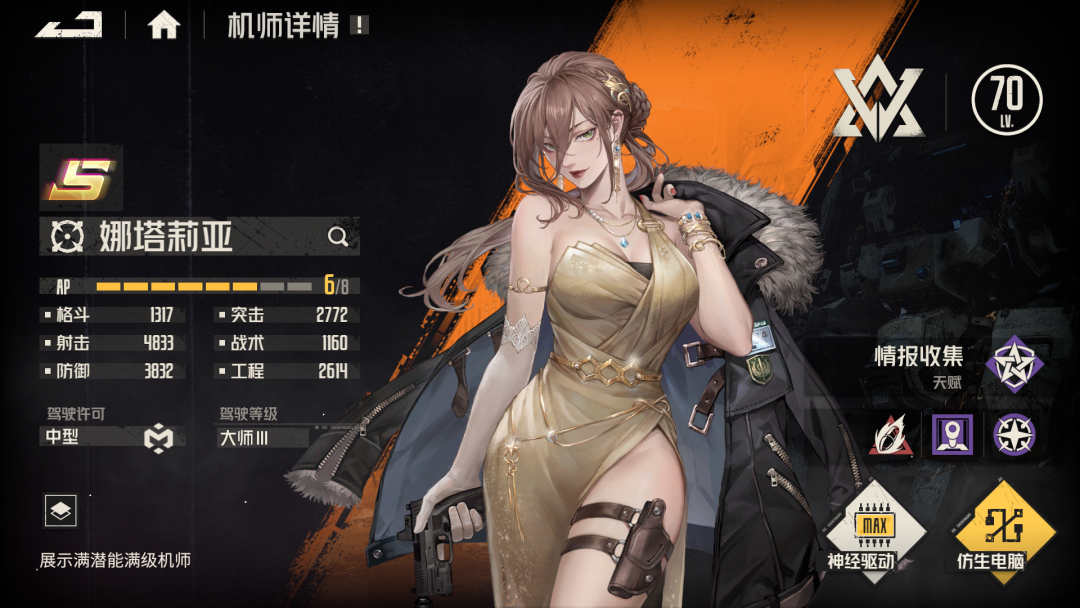
Task: Select the purple circular compass skill icon
Action: (1014, 435)
